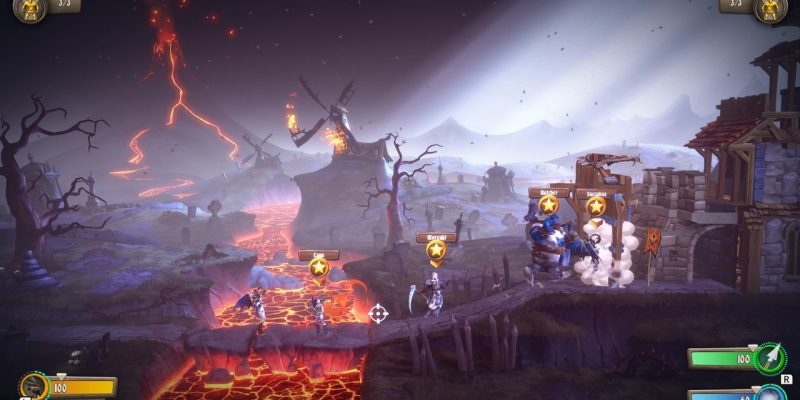Image resolution: width=800 pixels, height=400 pixels.
Task: Select the blue orb ability icon
Action: coord(771,393)
